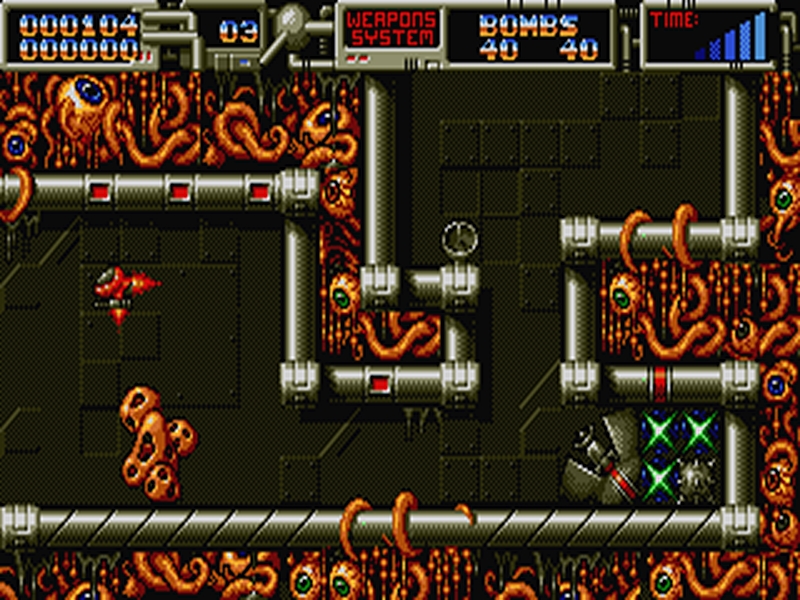Open the Weapons System panel
The width and height of the screenshot is (800, 600).
point(392,29)
